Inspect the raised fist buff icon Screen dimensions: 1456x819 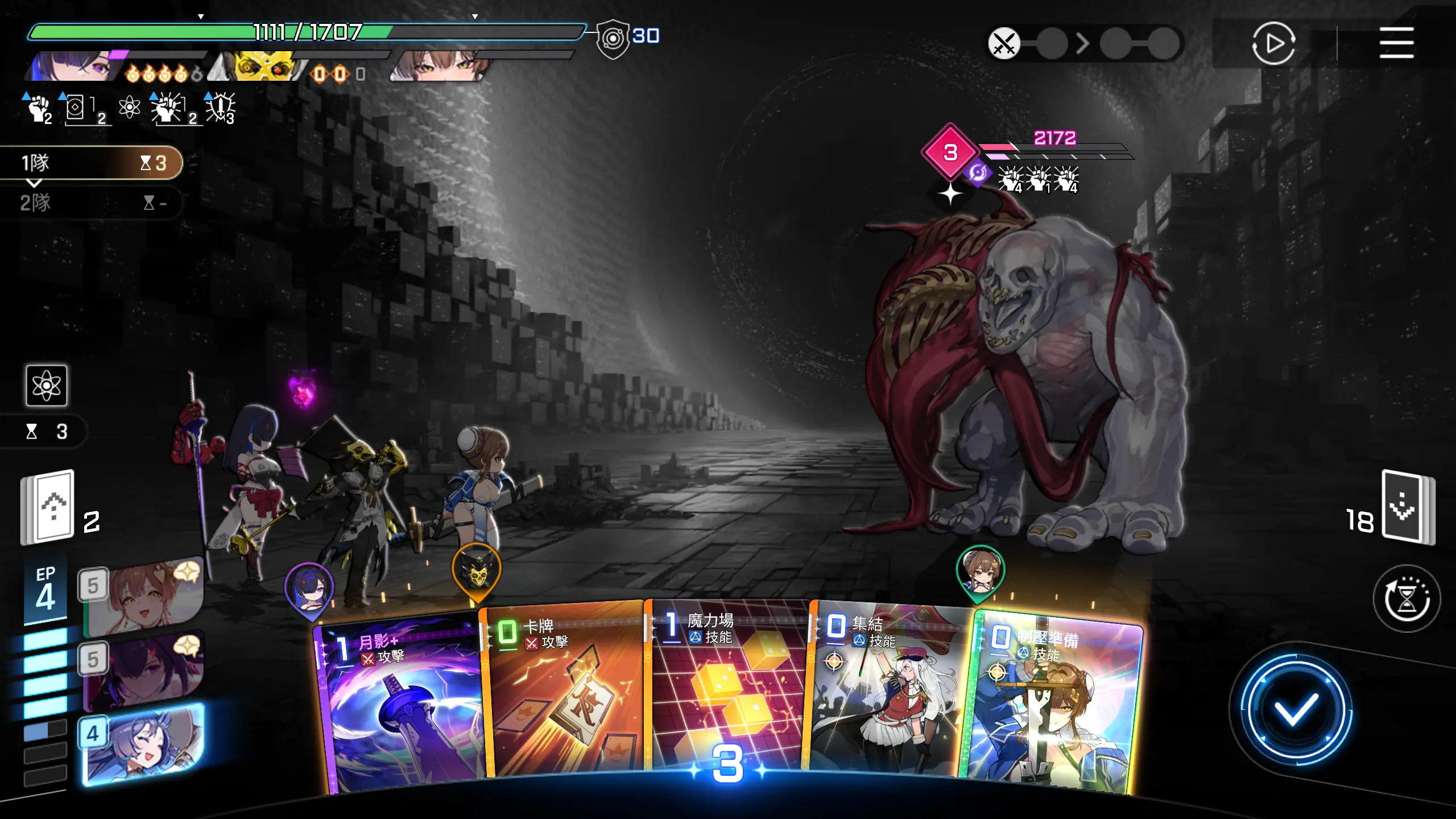(x=39, y=108)
